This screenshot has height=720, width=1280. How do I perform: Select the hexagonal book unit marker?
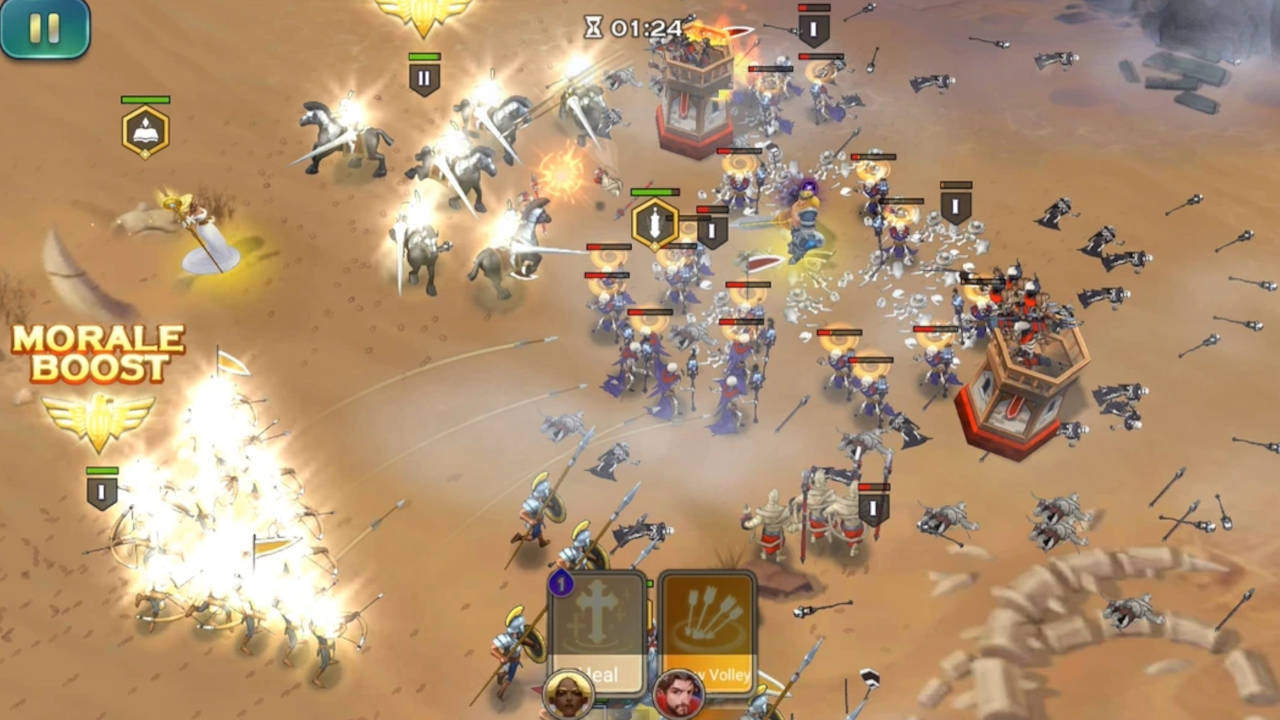pyautogui.click(x=145, y=132)
